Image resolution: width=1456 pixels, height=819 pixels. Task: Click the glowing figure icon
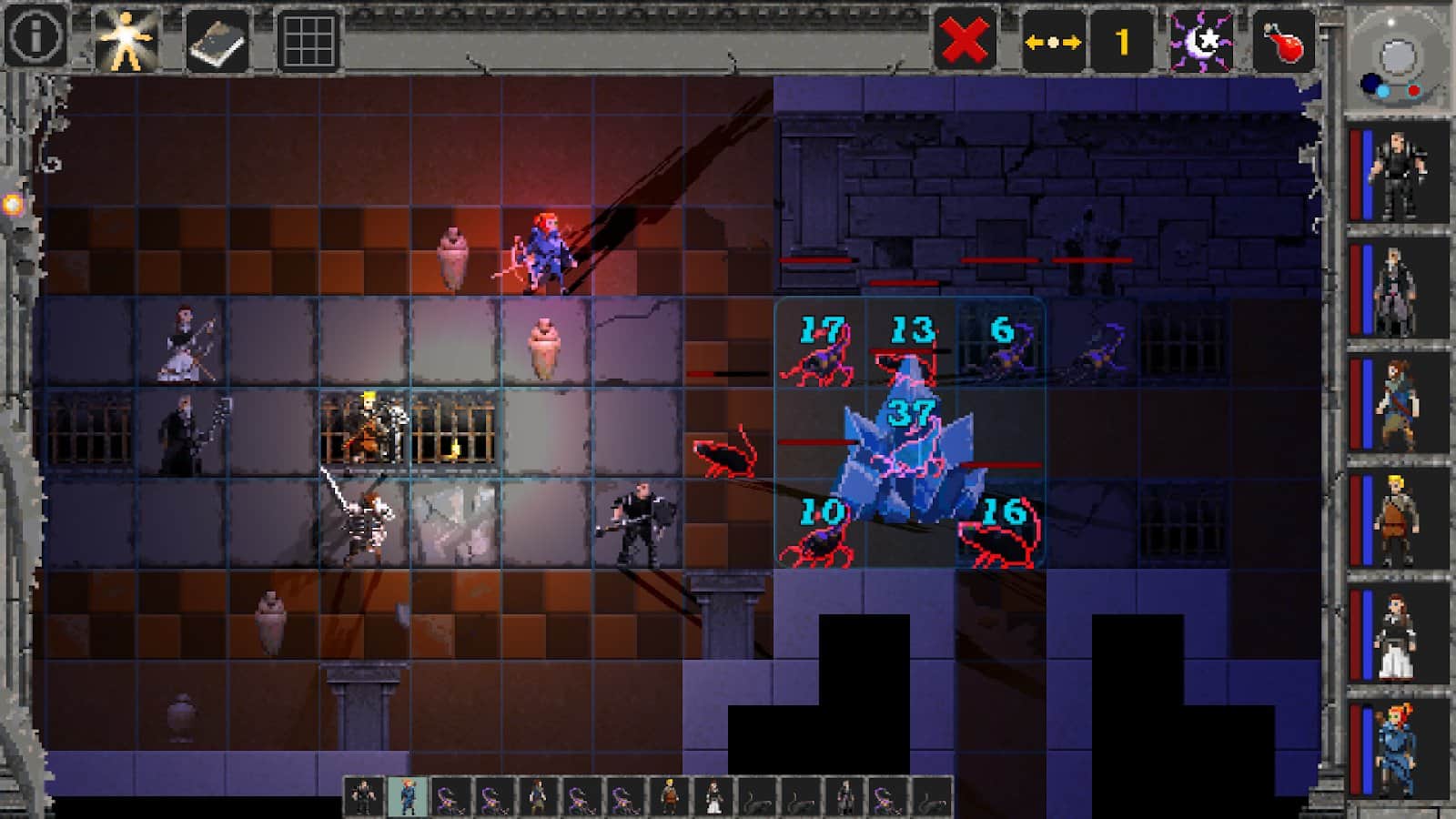pyautogui.click(x=126, y=39)
